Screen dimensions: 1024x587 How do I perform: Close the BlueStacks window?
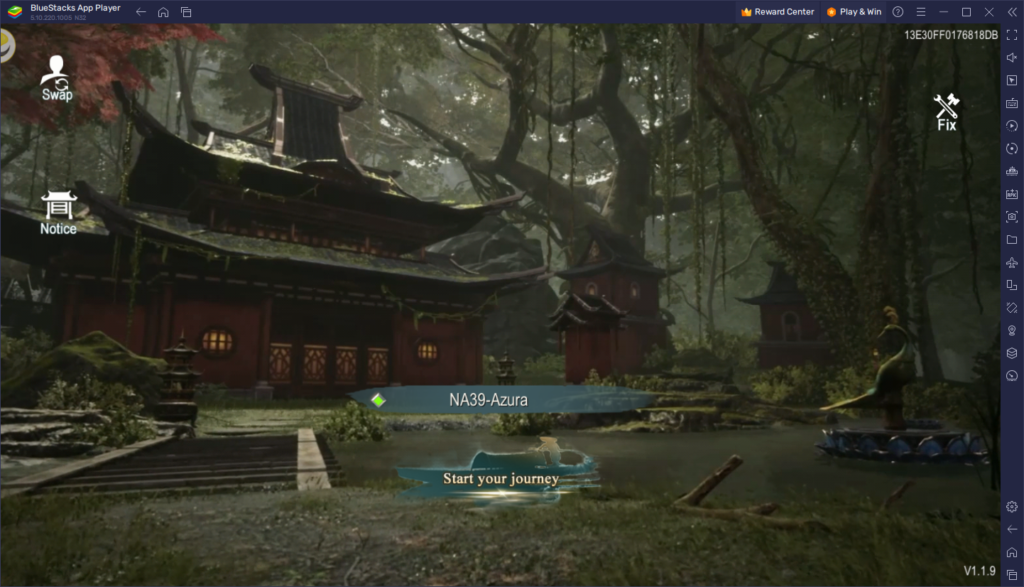tap(987, 12)
